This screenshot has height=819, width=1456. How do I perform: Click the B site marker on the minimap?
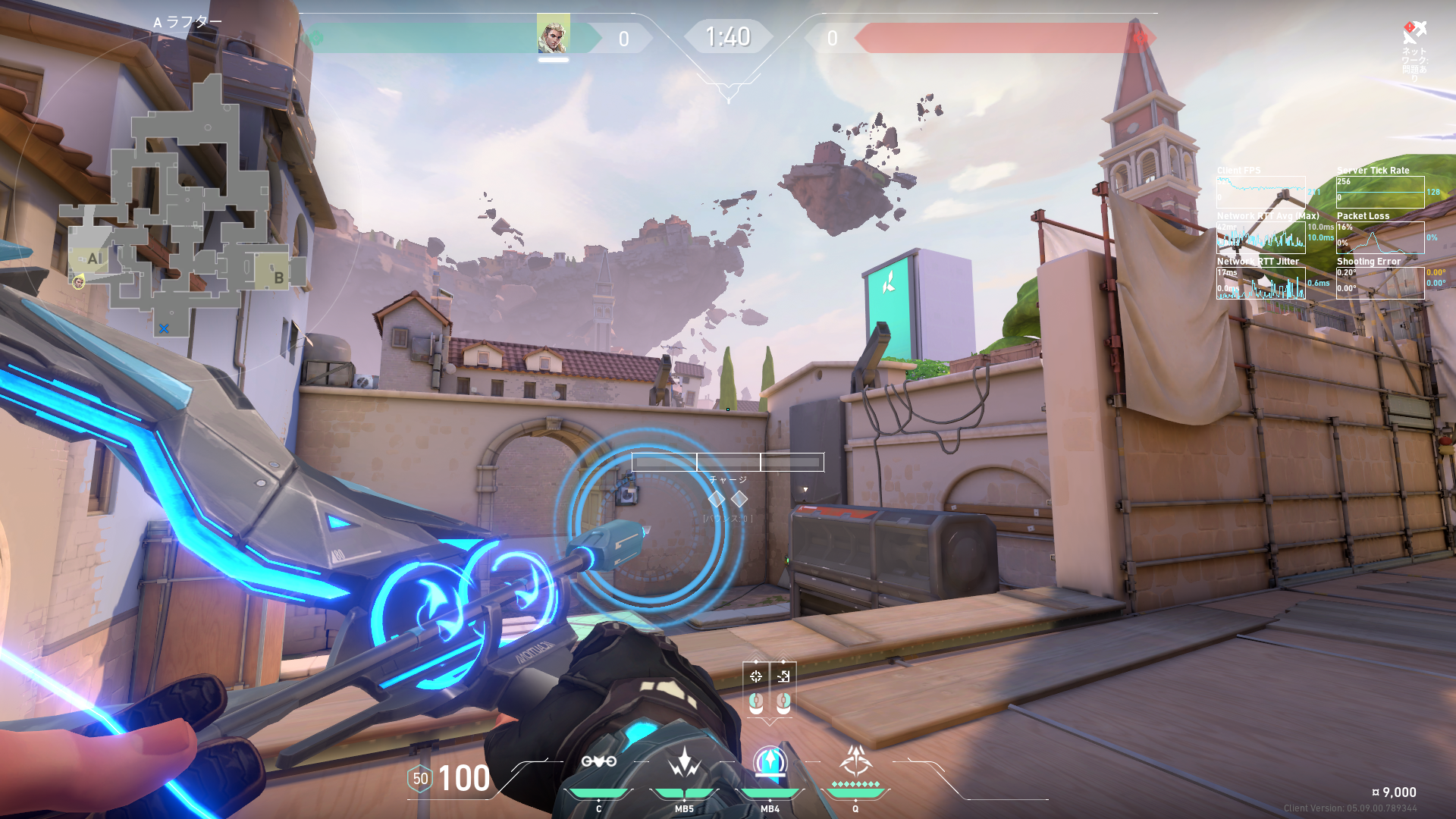pyautogui.click(x=278, y=278)
